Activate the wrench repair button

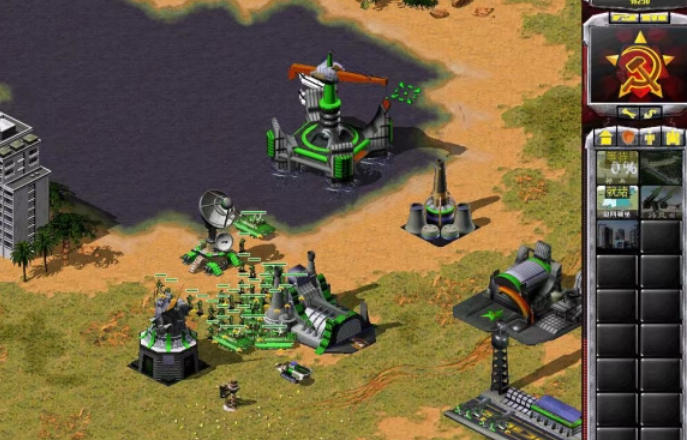(624, 112)
